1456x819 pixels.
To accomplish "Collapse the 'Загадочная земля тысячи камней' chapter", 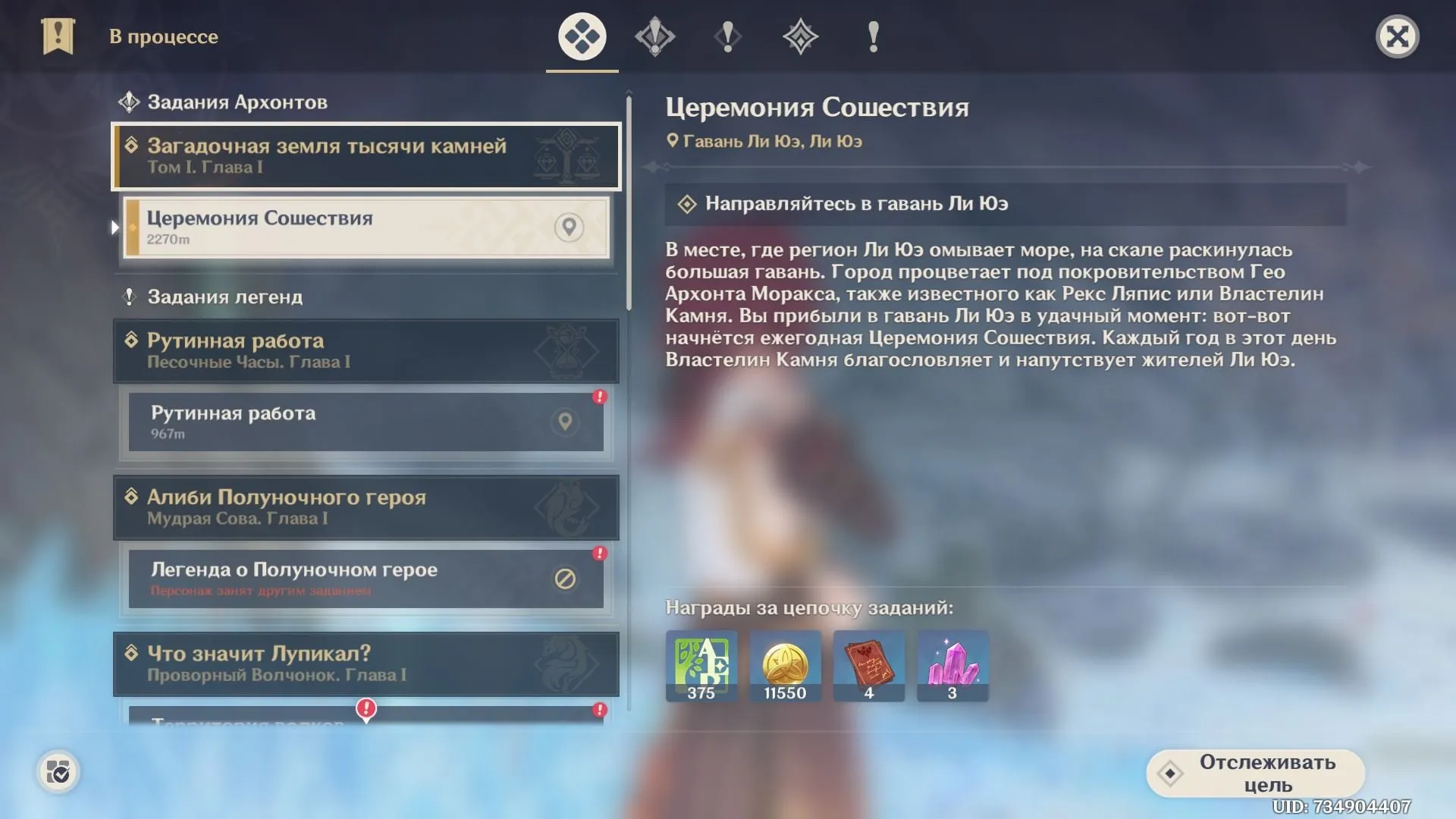I will click(366, 155).
